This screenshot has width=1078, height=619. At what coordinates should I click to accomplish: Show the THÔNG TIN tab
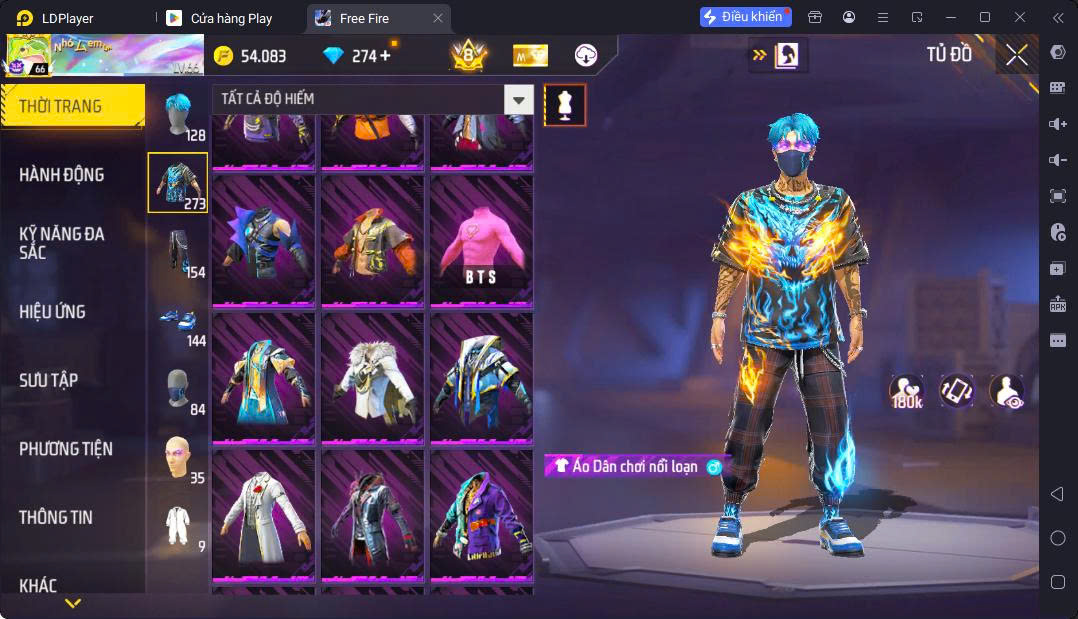coord(56,517)
